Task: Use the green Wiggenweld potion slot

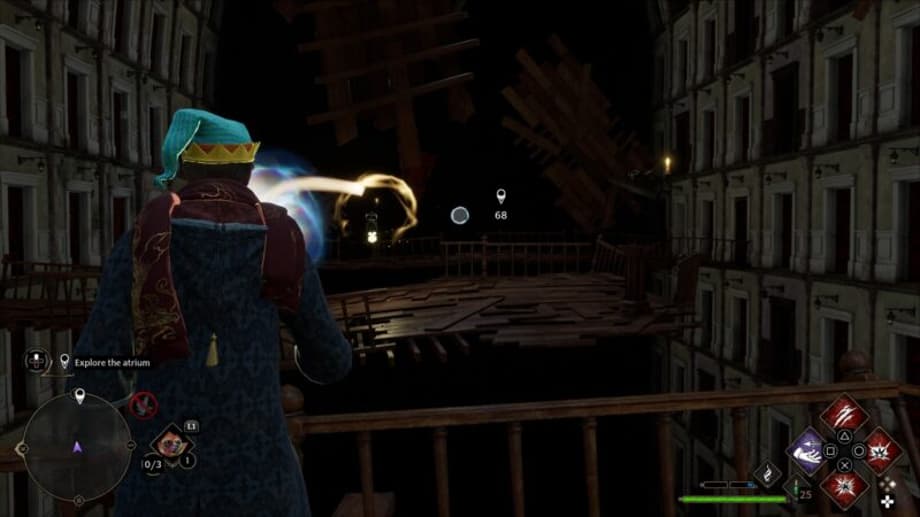Action: pos(798,487)
